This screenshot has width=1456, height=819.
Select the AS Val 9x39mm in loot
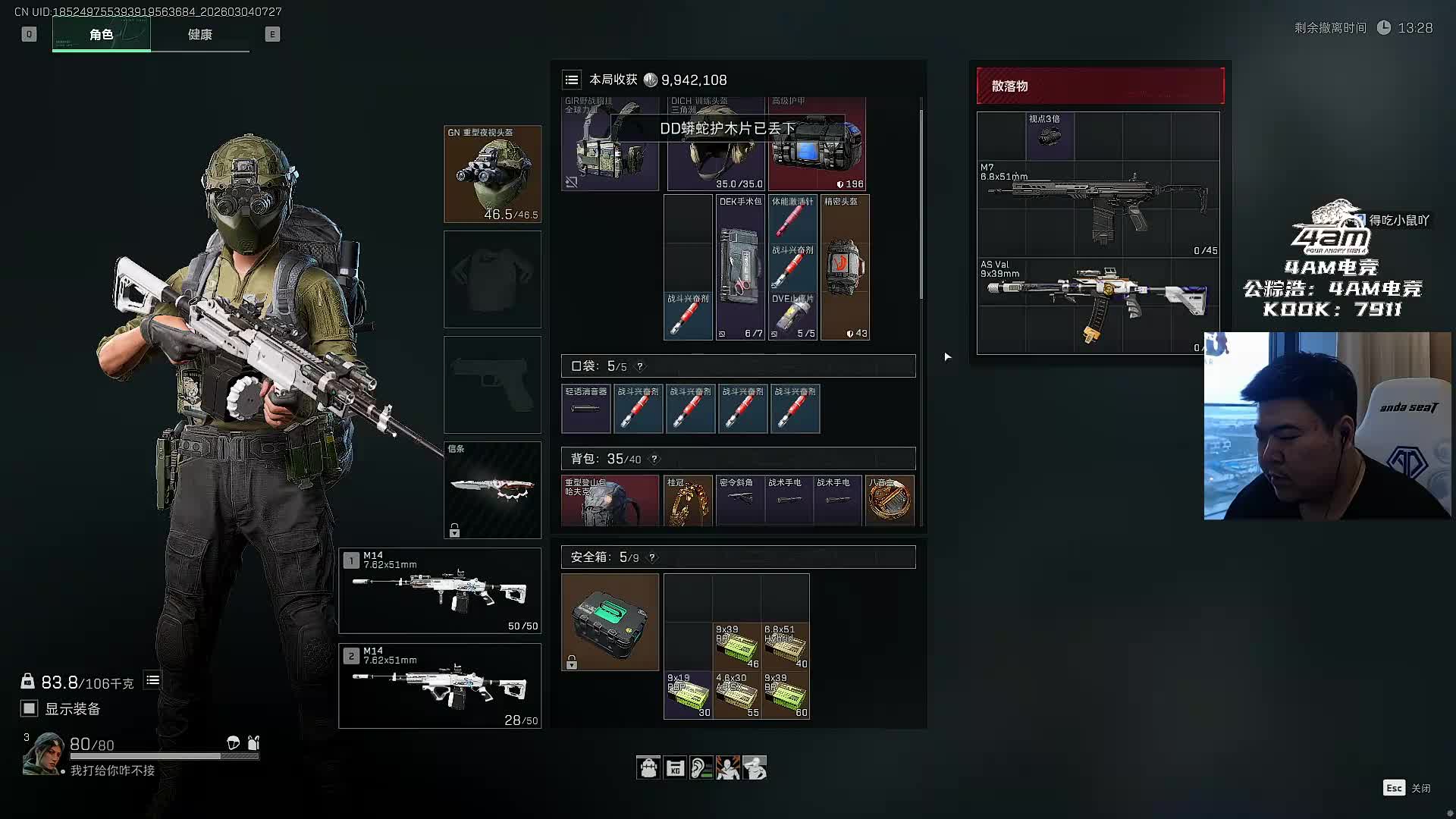click(1098, 305)
